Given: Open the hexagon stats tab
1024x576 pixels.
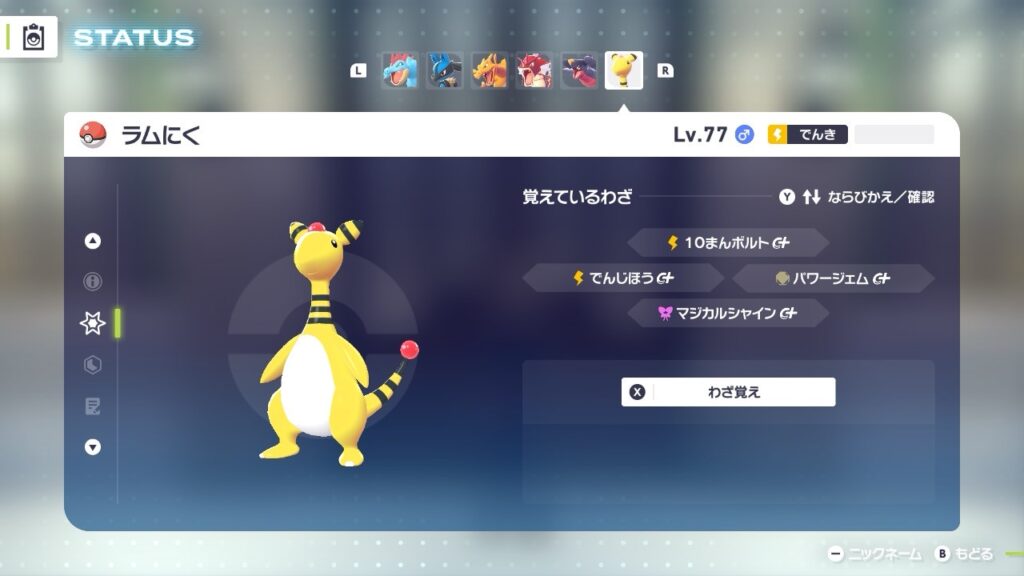Looking at the screenshot, I should tap(93, 365).
